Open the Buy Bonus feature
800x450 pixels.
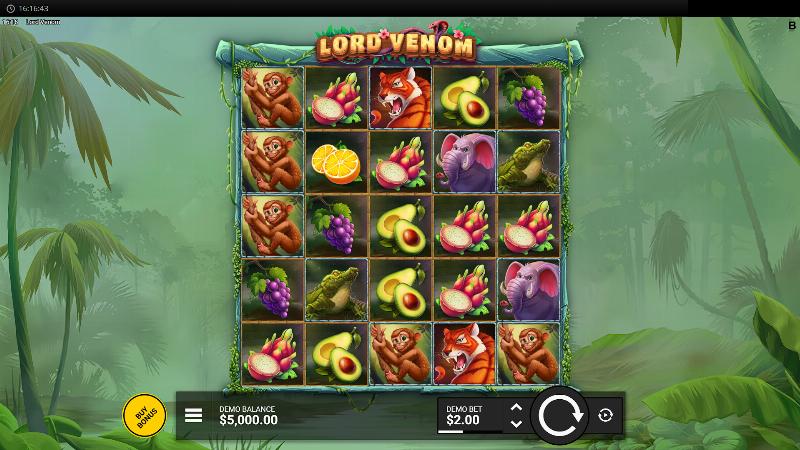tap(144, 415)
